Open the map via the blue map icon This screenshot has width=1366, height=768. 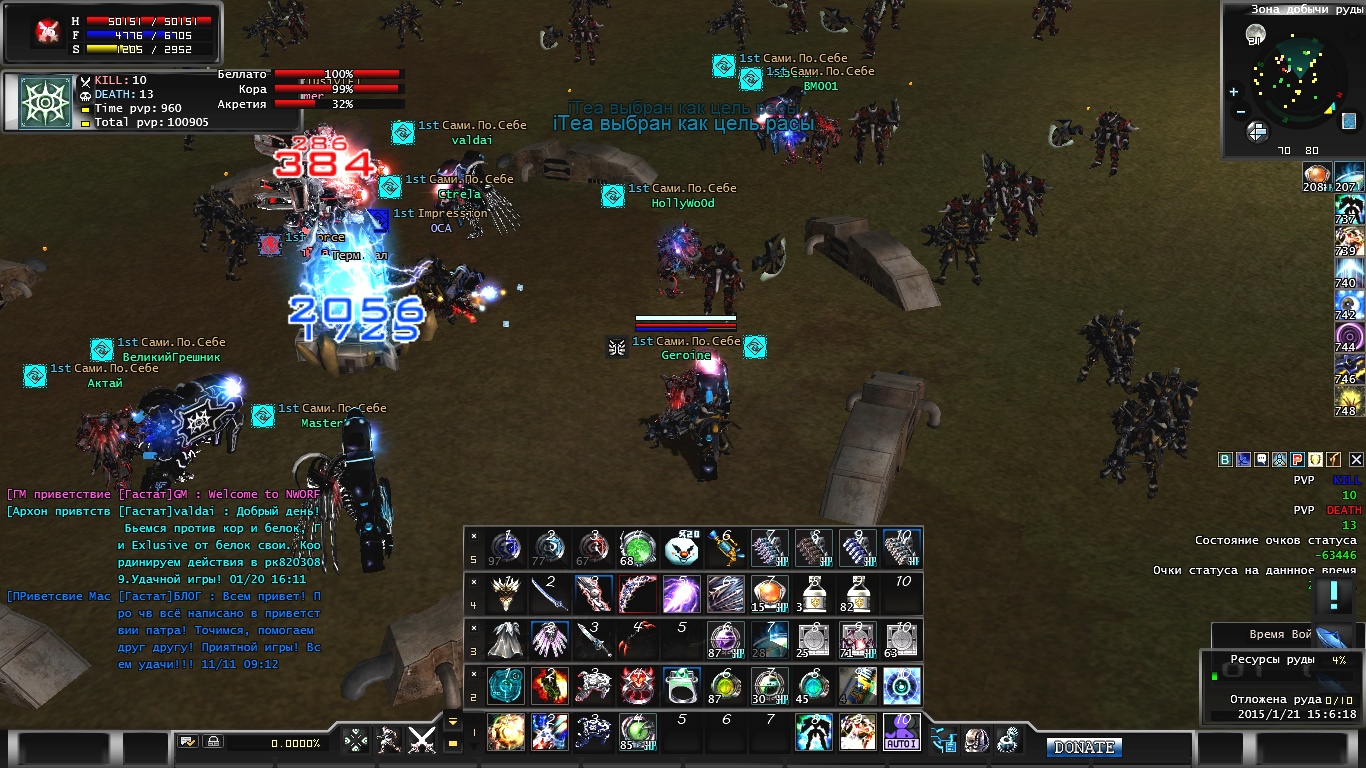click(1347, 121)
